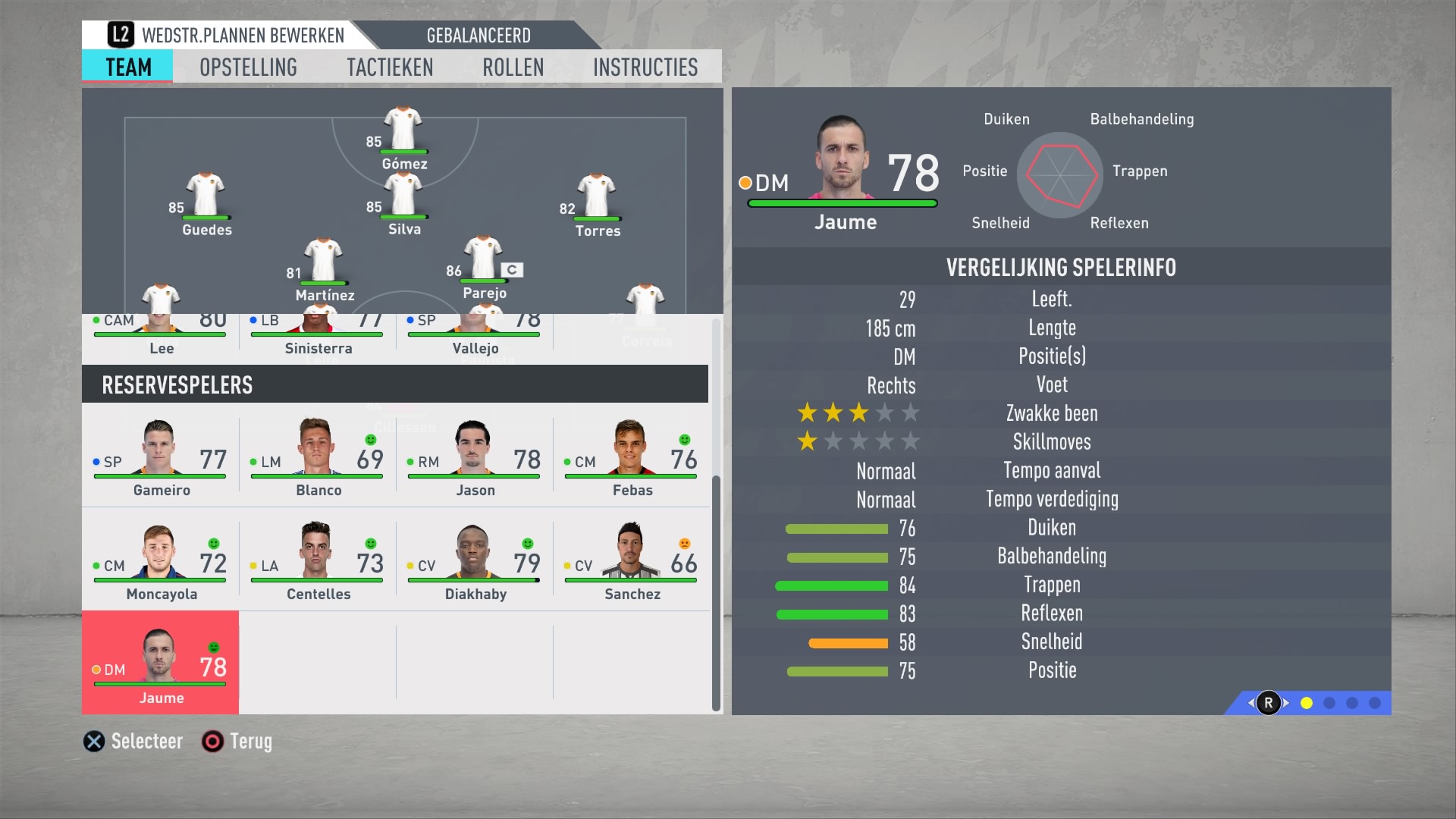The image size is (1456, 819).
Task: Select reserve player Sanchez
Action: 632,562
